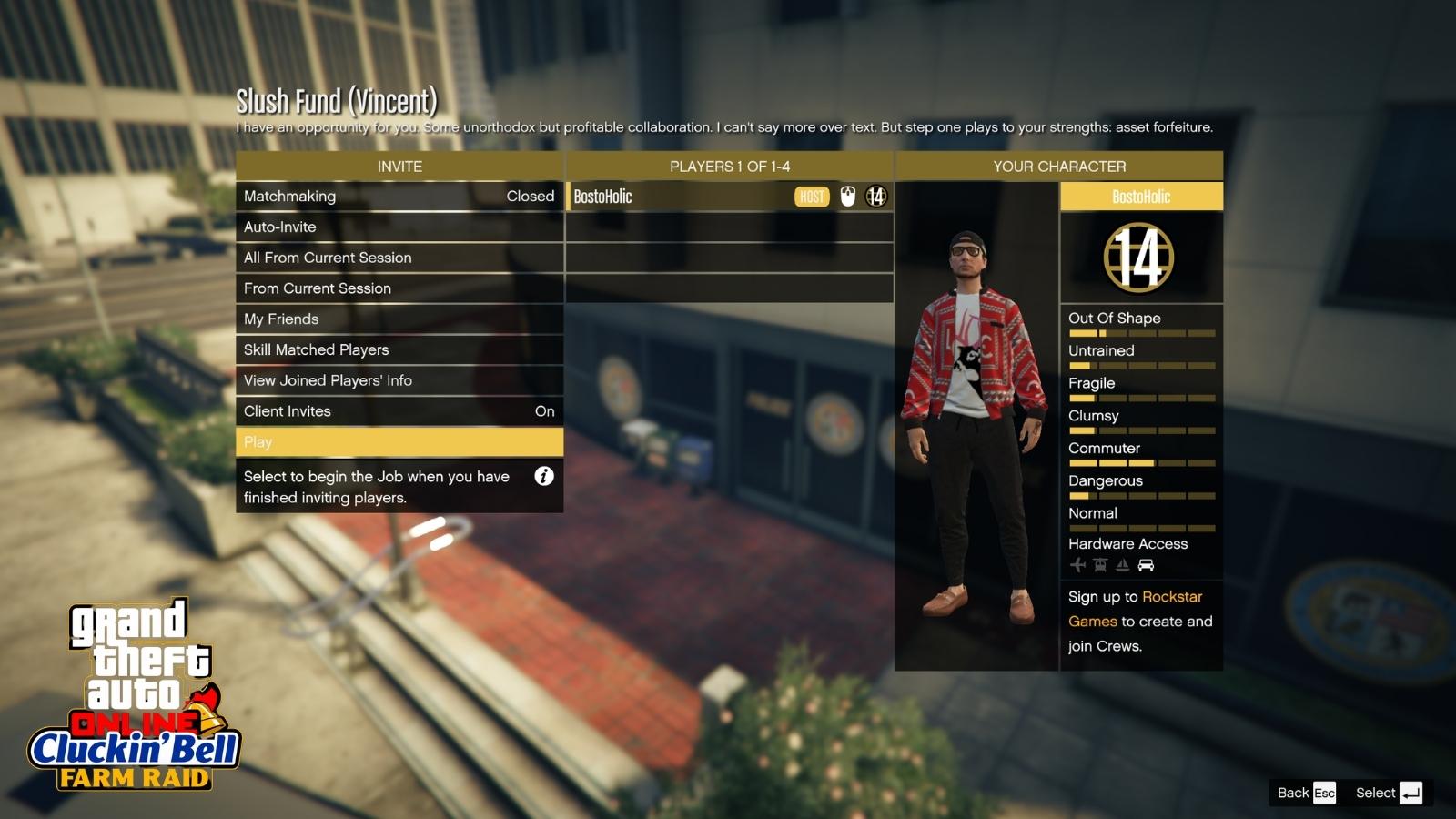Select Play to begin the Job
The height and width of the screenshot is (819, 1456).
click(399, 442)
